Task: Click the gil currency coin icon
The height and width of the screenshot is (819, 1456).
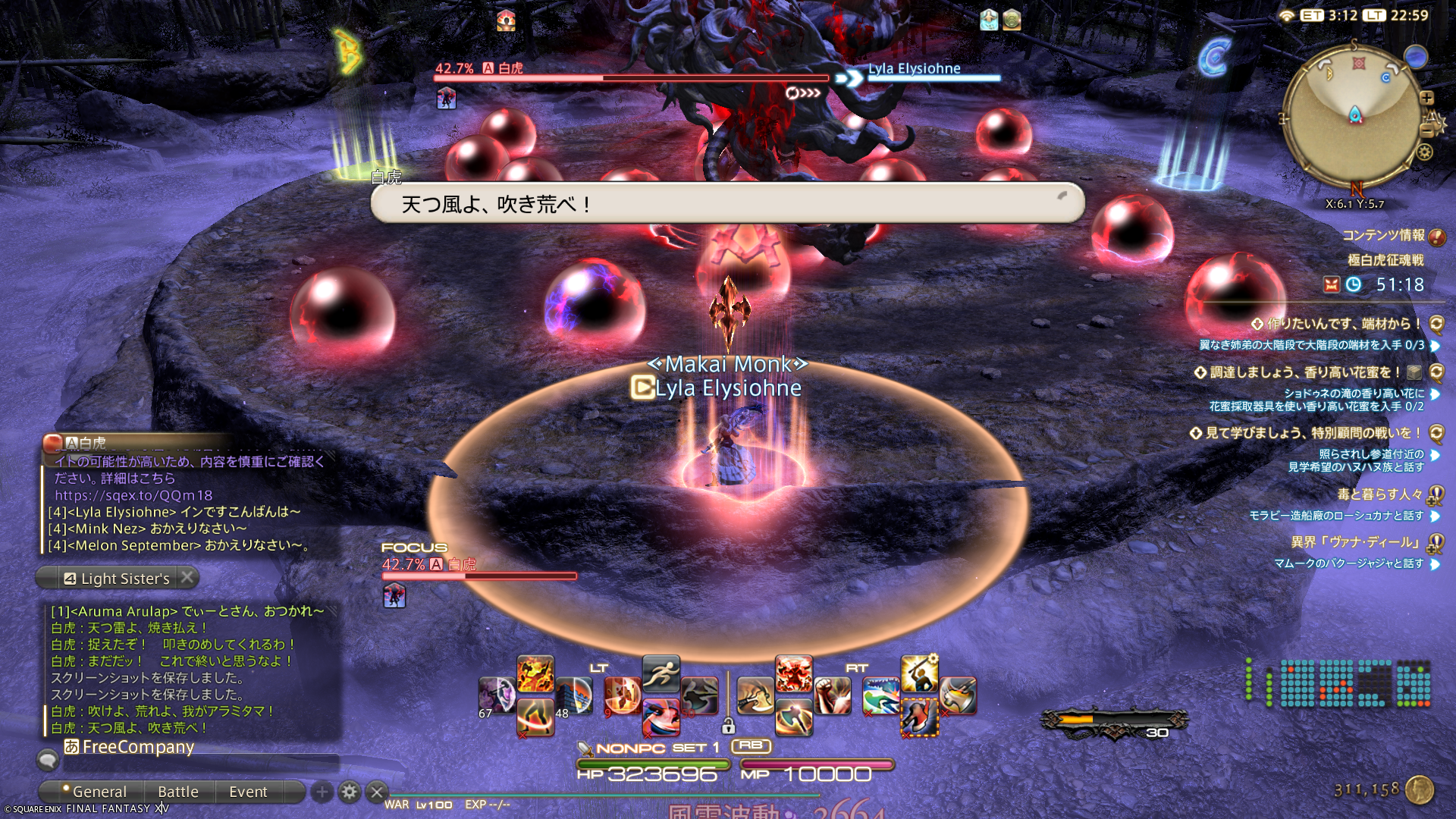Action: (x=1420, y=789)
